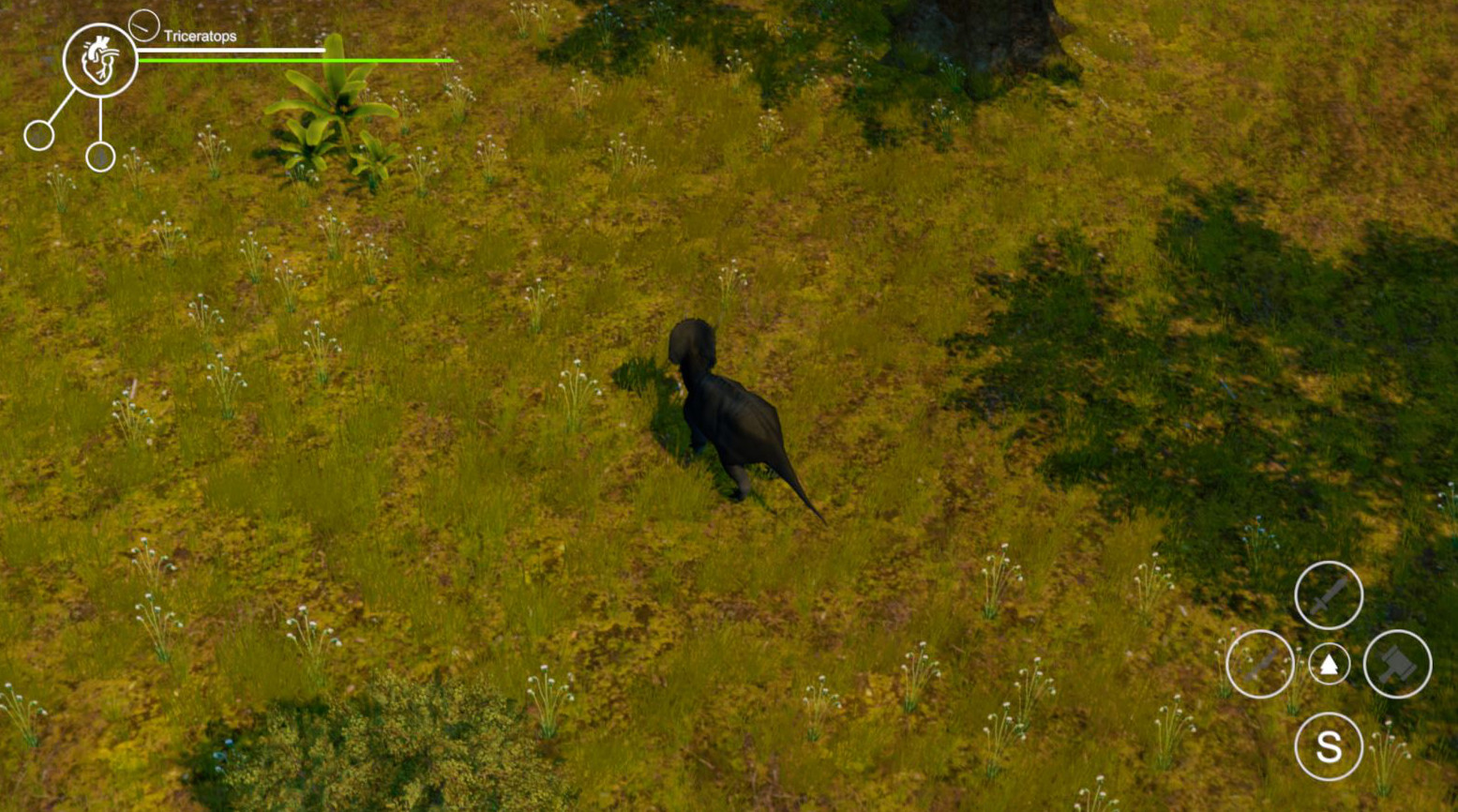Click the Triceratops name label
The width and height of the screenshot is (1458, 812).
point(200,34)
